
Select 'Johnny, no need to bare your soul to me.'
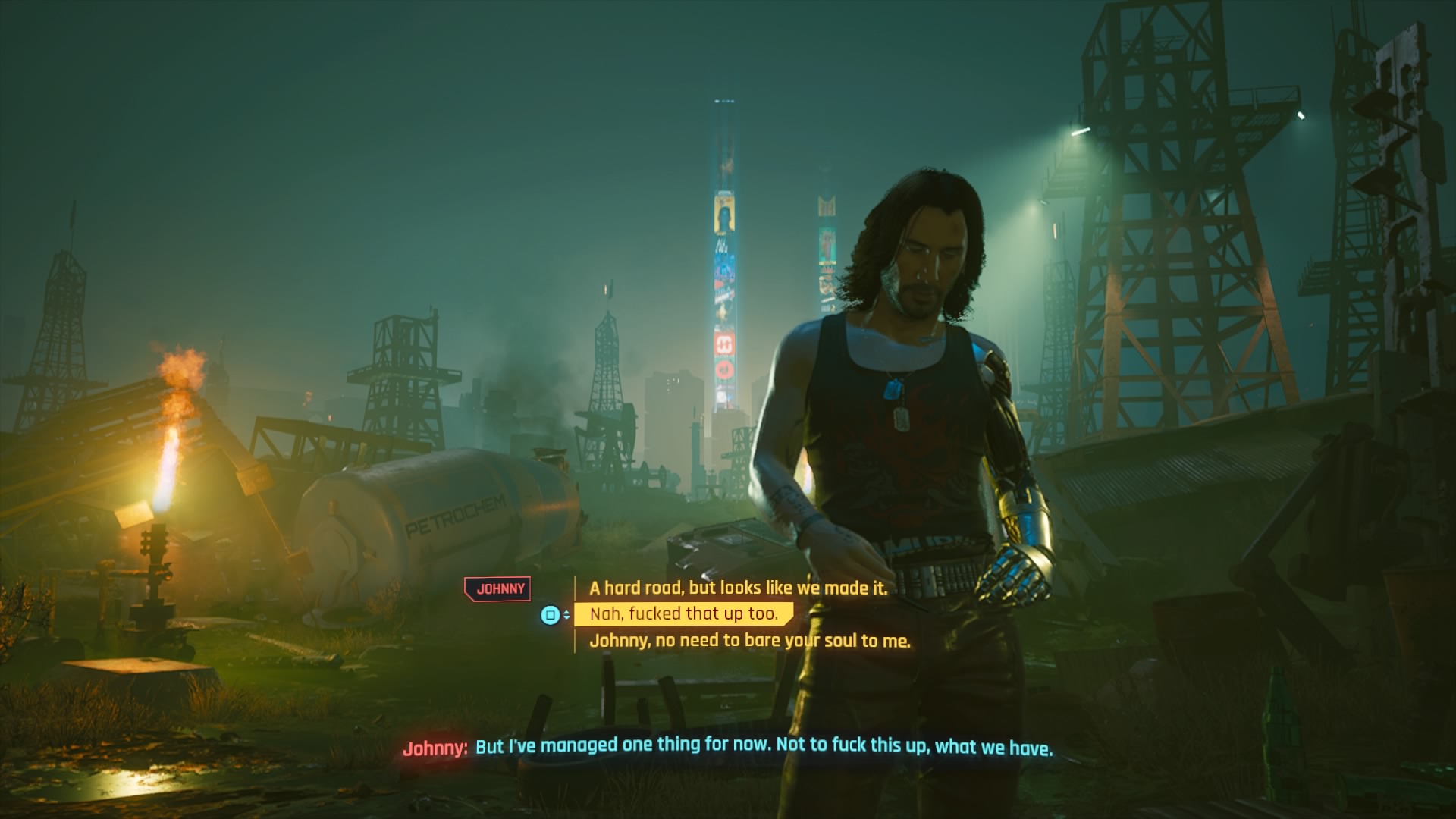tap(752, 641)
